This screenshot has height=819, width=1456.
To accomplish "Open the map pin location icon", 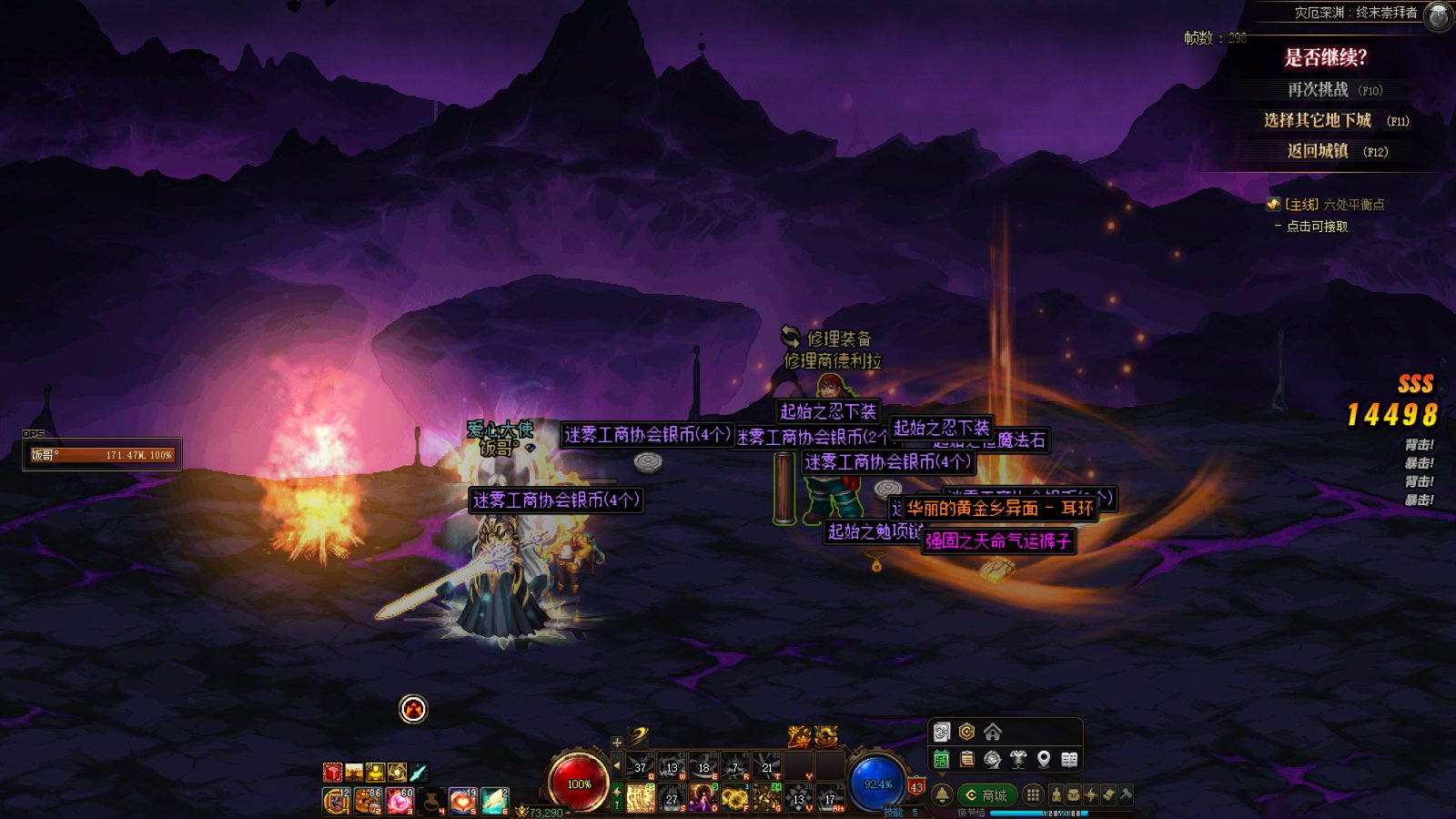I will pyautogui.click(x=1044, y=759).
